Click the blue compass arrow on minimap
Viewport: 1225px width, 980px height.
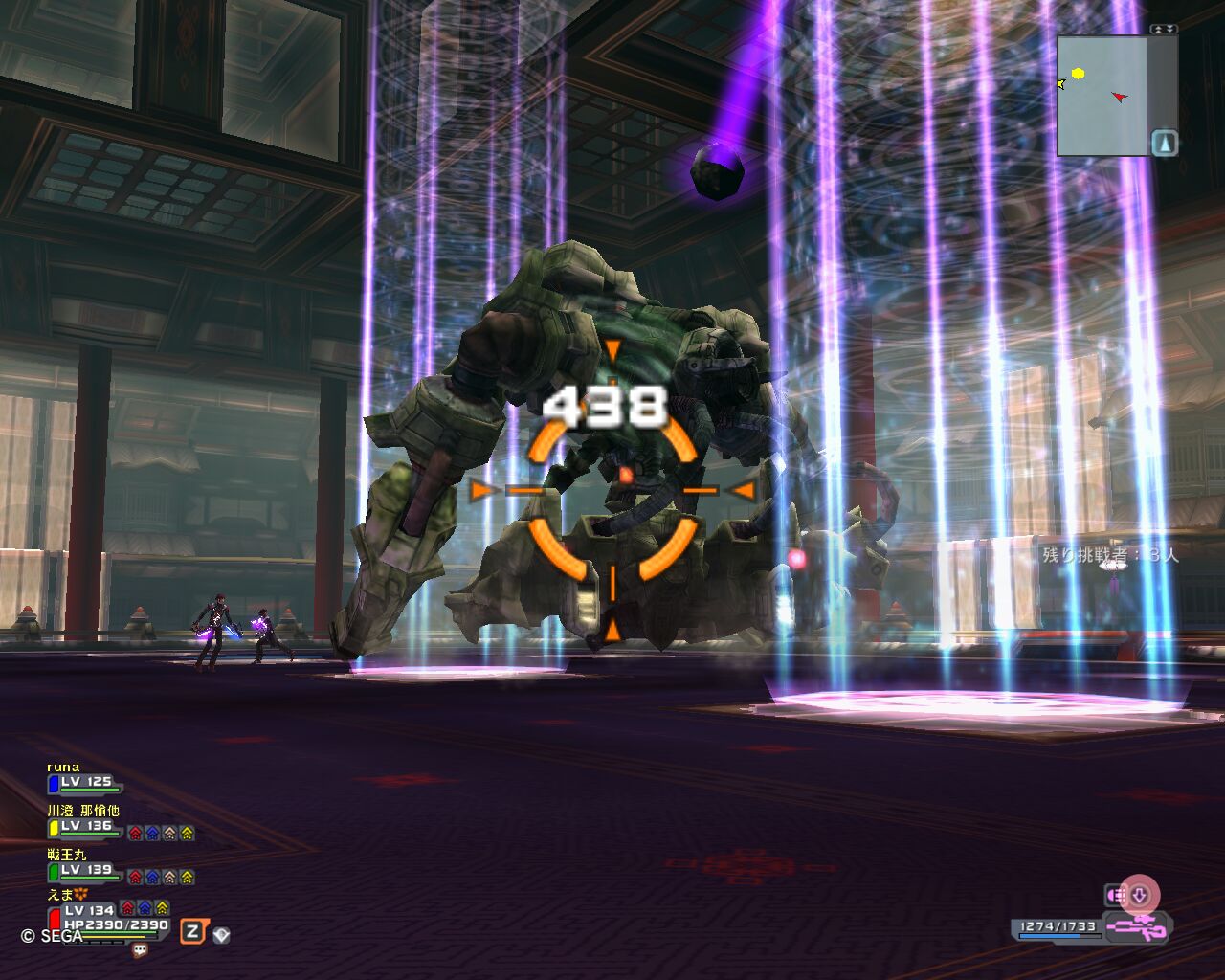pos(1164,144)
